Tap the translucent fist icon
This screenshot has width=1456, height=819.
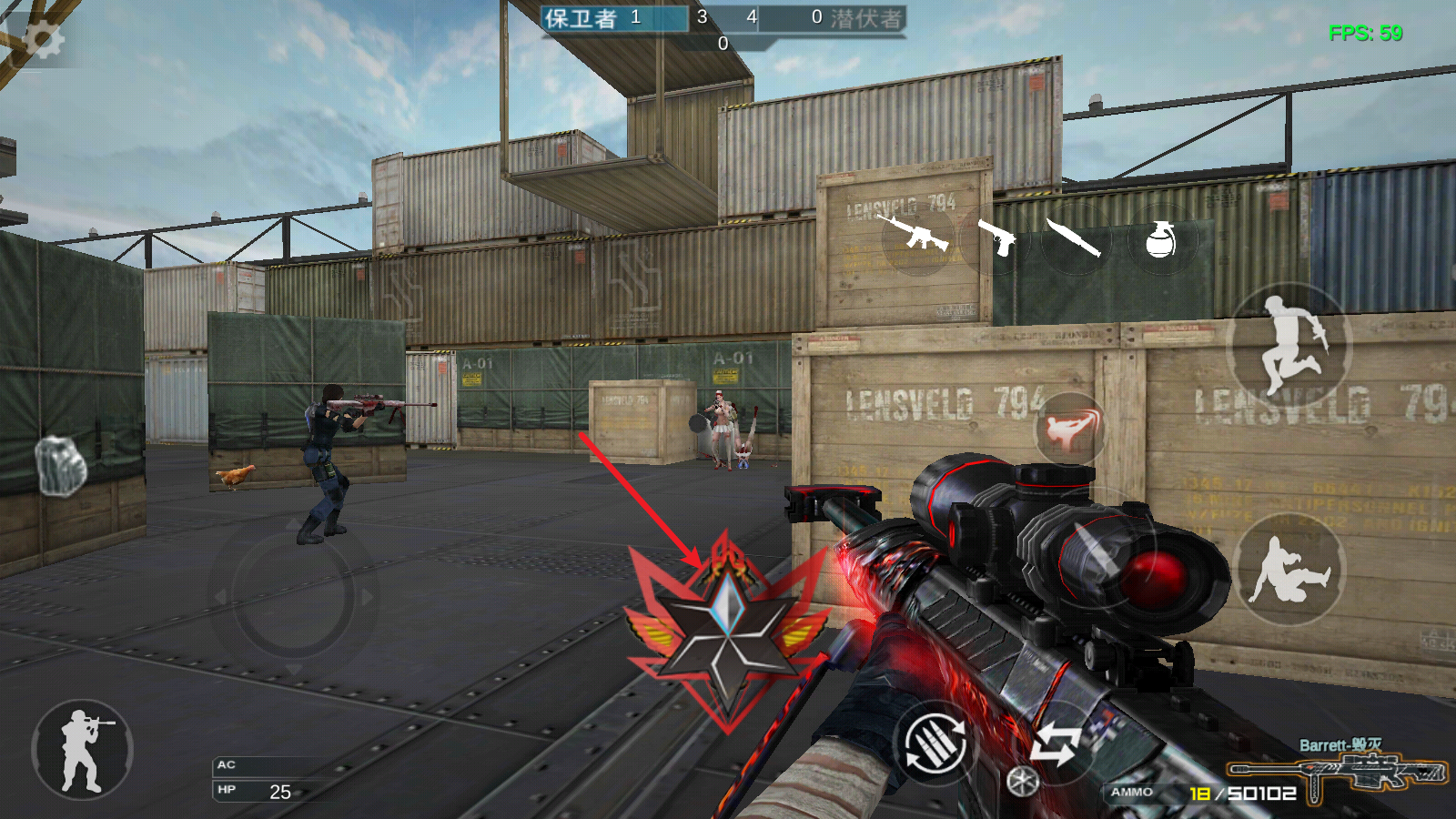(x=60, y=465)
